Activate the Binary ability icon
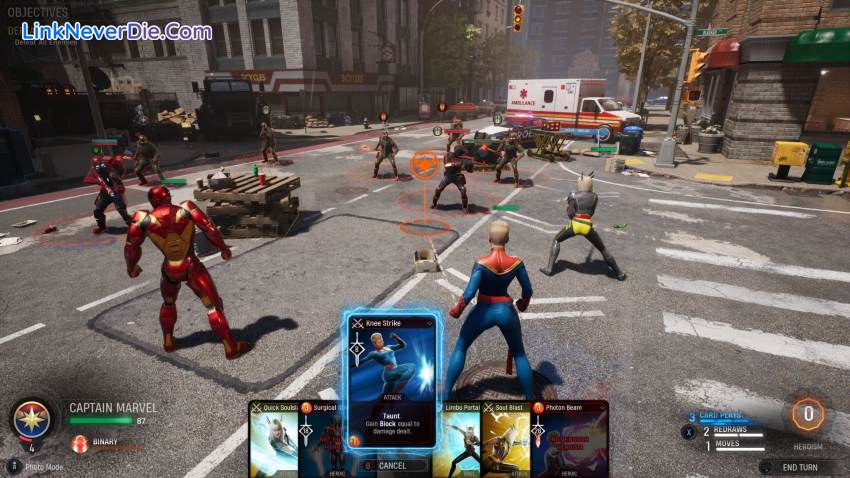Image resolution: width=850 pixels, height=478 pixels. pyautogui.click(x=80, y=443)
